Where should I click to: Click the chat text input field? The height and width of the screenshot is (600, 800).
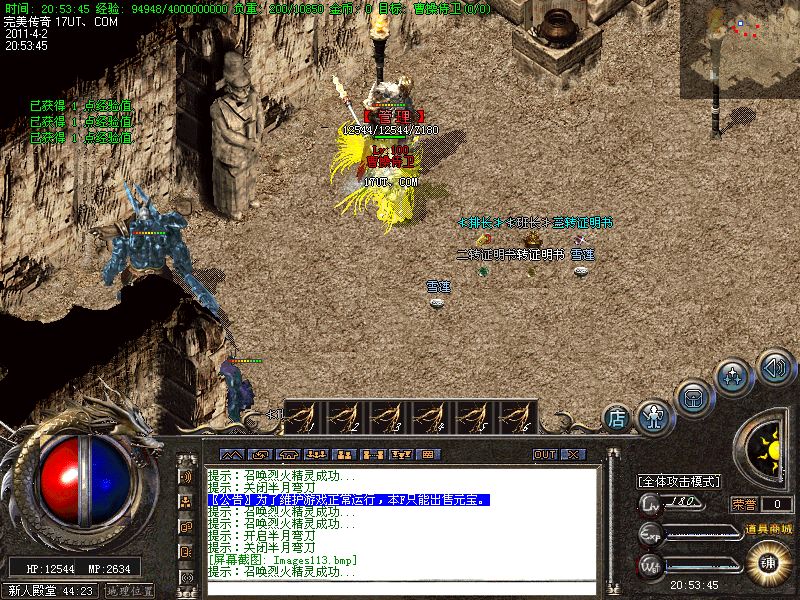tap(400, 585)
